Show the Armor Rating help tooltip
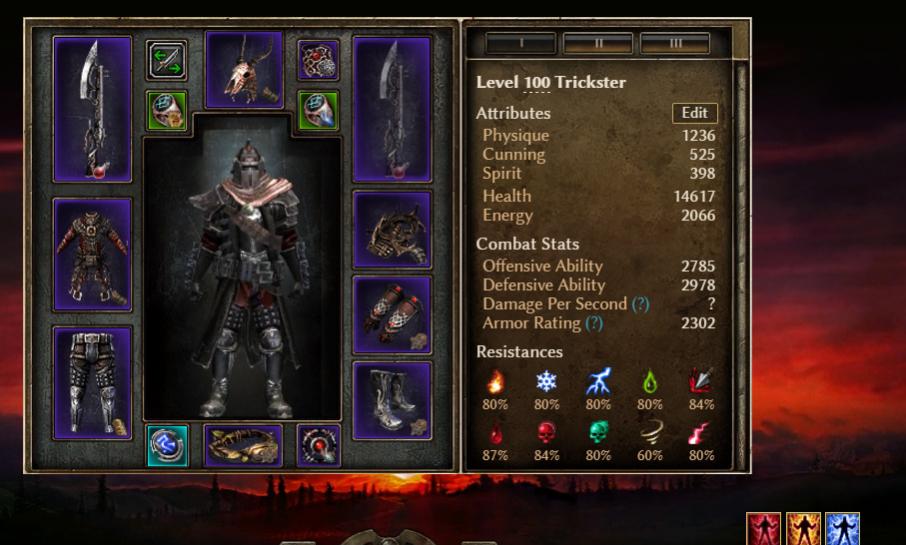Screen dimensions: 906x545 (594, 323)
